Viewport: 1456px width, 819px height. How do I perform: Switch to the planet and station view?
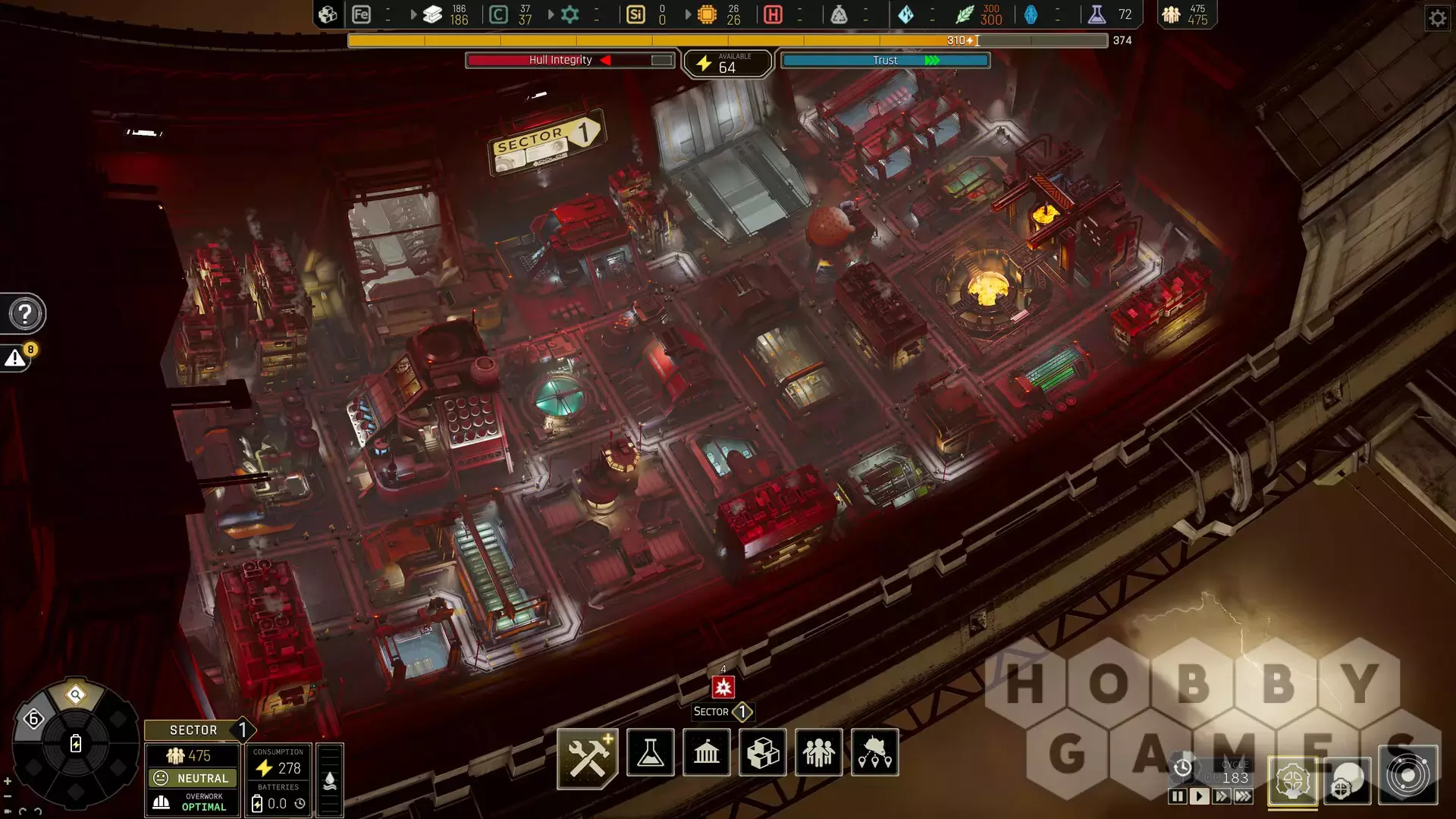coord(1348,781)
